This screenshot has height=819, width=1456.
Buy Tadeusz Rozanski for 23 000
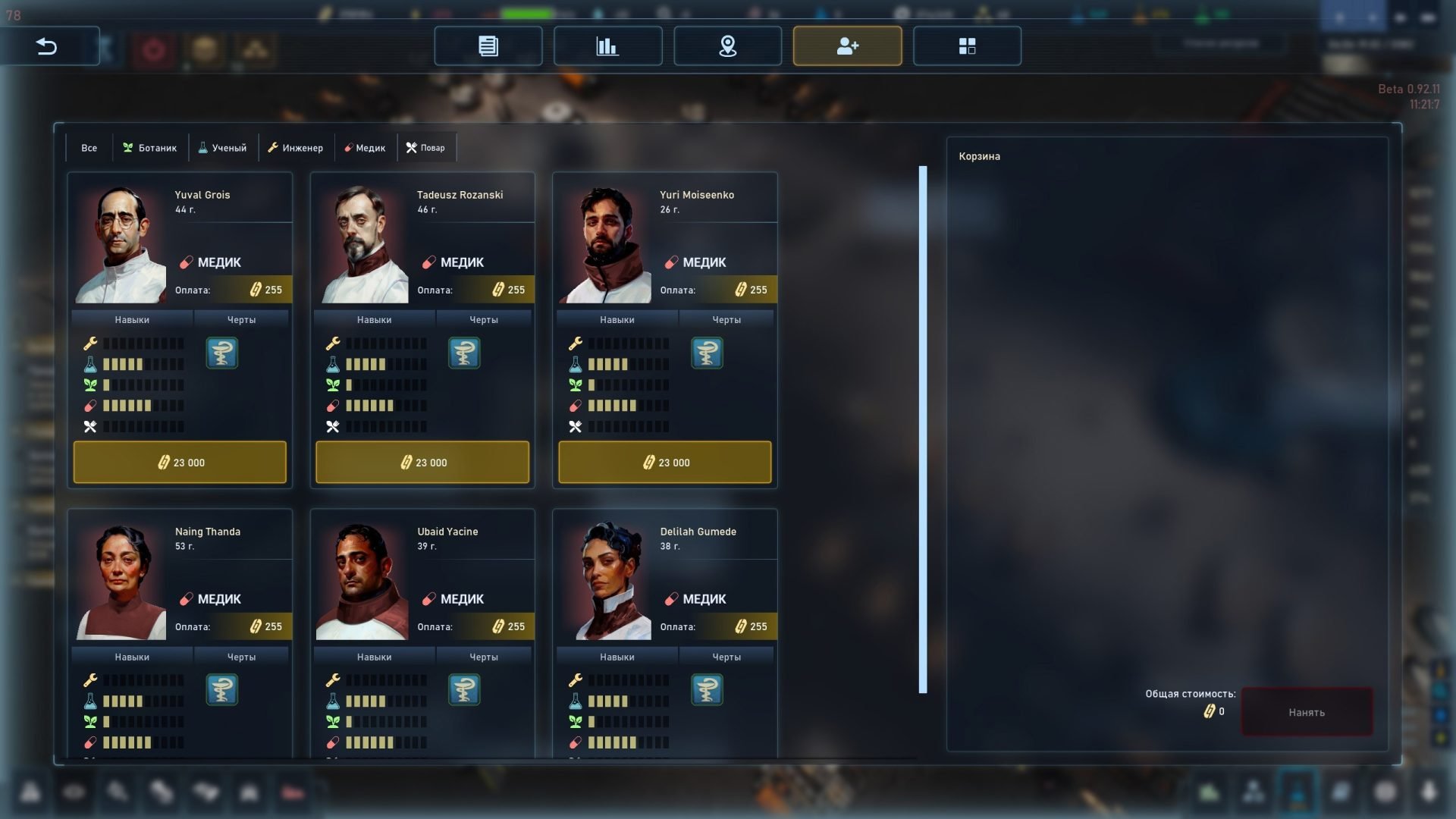point(422,462)
